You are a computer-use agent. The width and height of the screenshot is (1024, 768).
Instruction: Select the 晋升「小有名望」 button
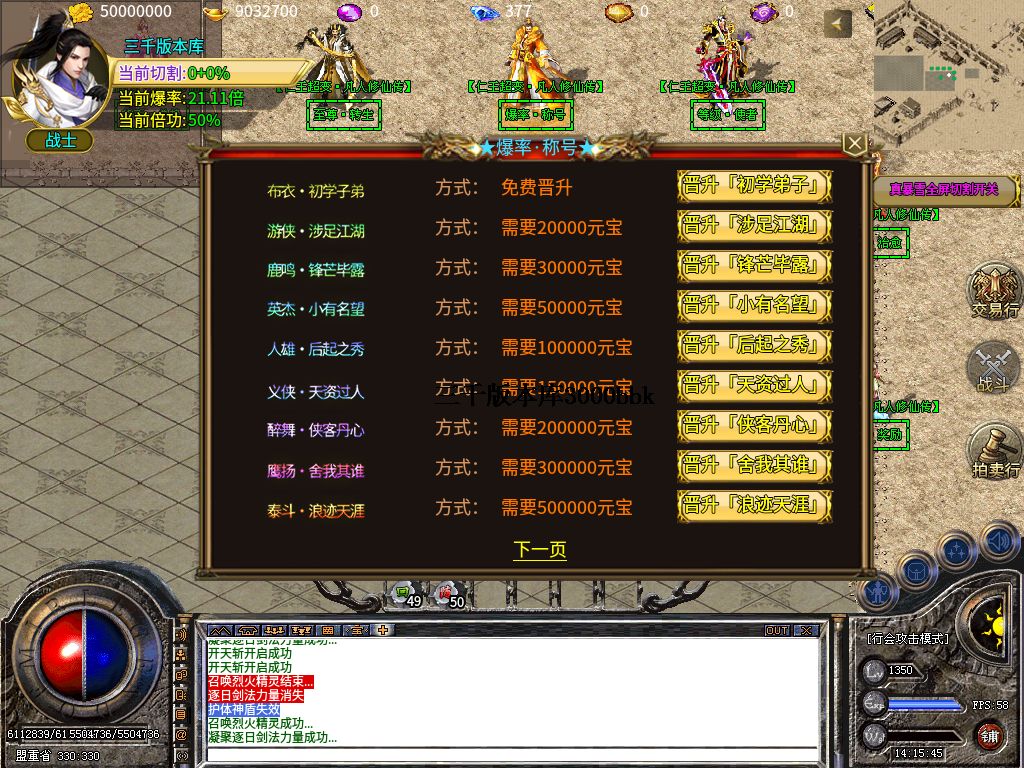(x=755, y=307)
